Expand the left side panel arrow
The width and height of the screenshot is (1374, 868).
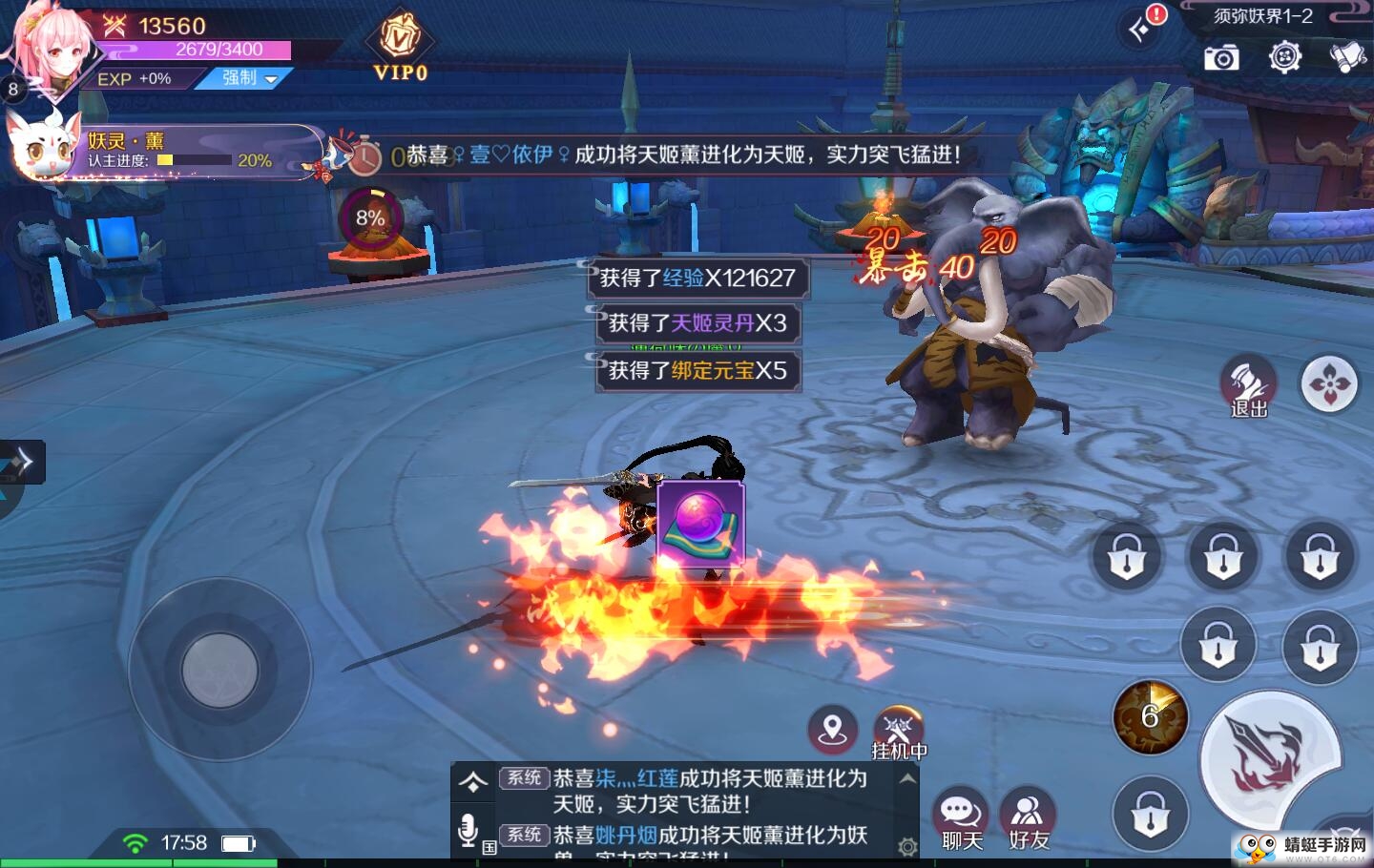pos(22,462)
